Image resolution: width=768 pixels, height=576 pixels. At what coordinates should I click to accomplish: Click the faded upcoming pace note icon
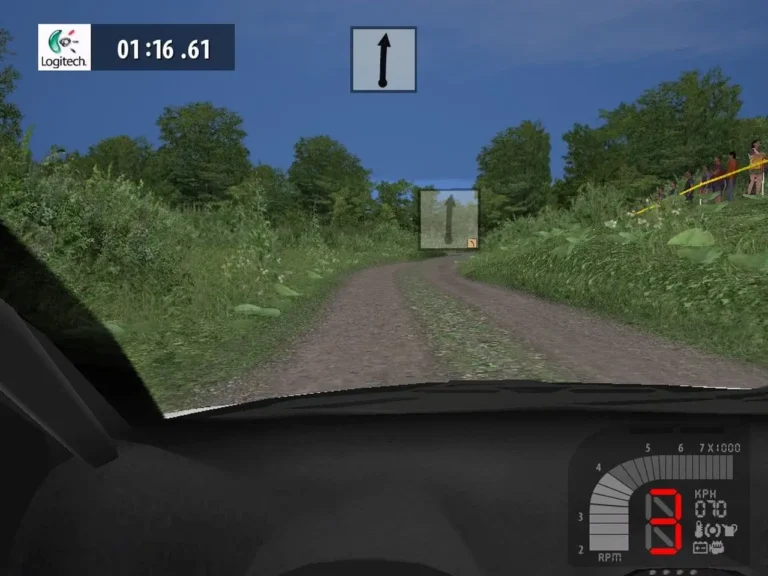click(x=448, y=219)
